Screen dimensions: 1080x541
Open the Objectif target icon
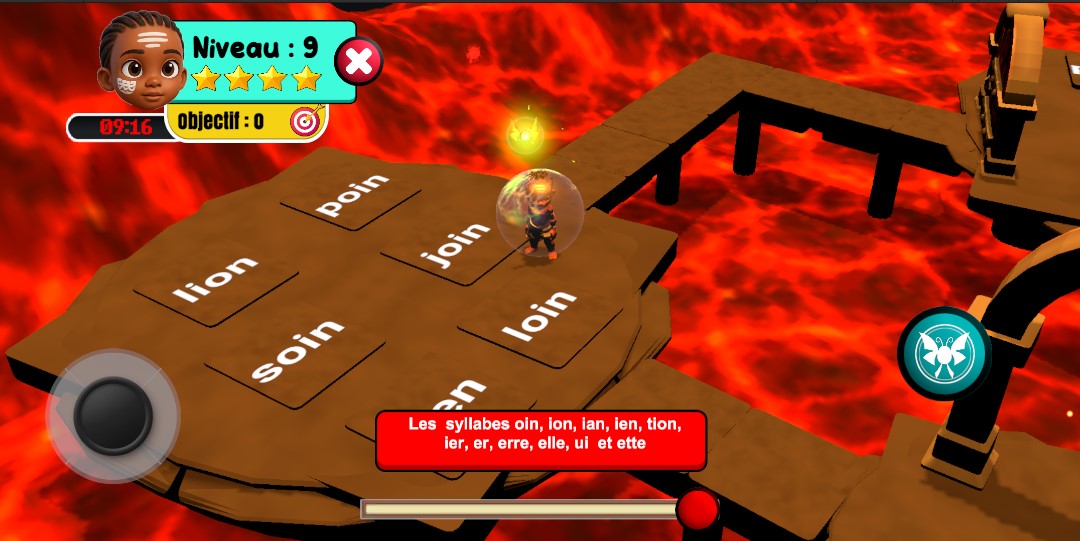(x=304, y=121)
